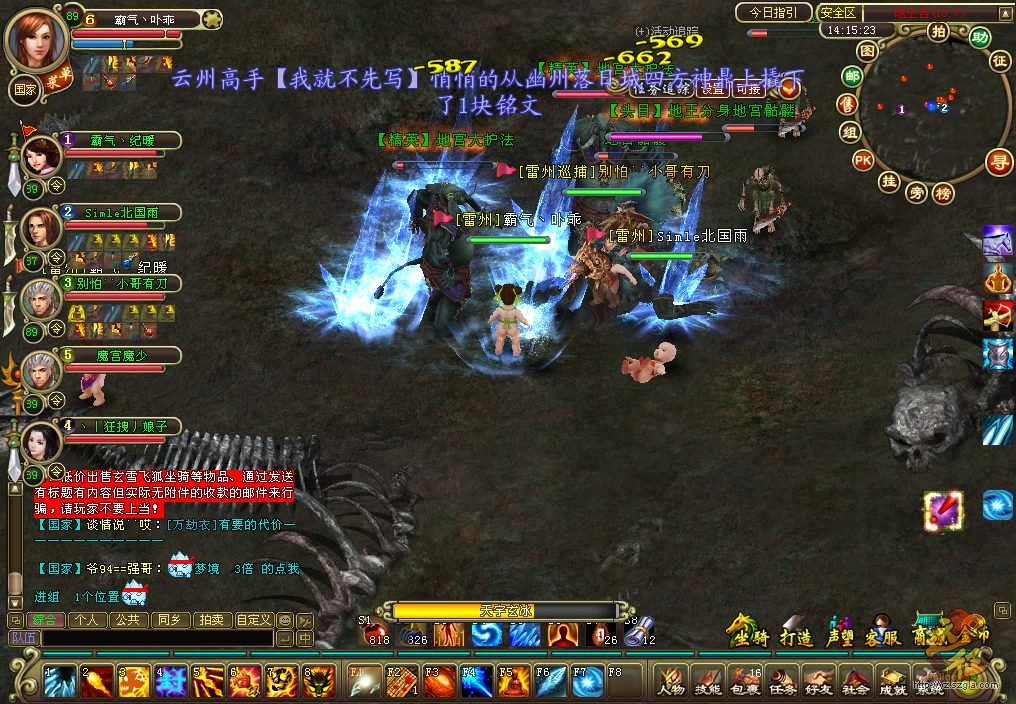Screen dimensions: 1016x704
Task: Open the 人物 character panel
Action: pos(671,681)
